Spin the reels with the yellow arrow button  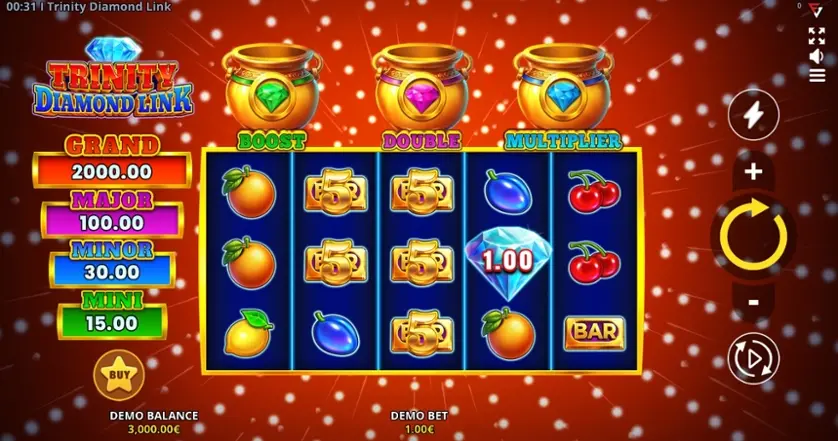tap(753, 236)
